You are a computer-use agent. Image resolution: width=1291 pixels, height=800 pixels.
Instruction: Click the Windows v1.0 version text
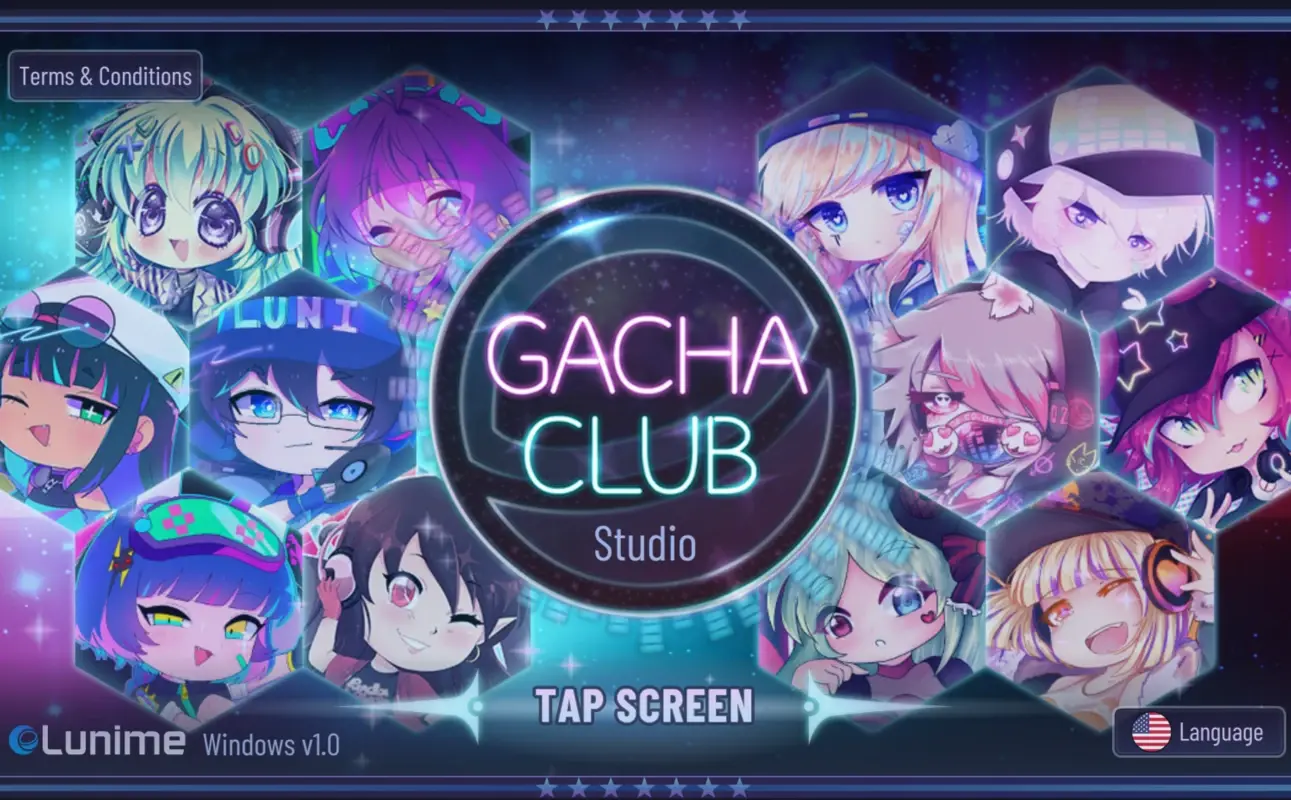[x=272, y=745]
